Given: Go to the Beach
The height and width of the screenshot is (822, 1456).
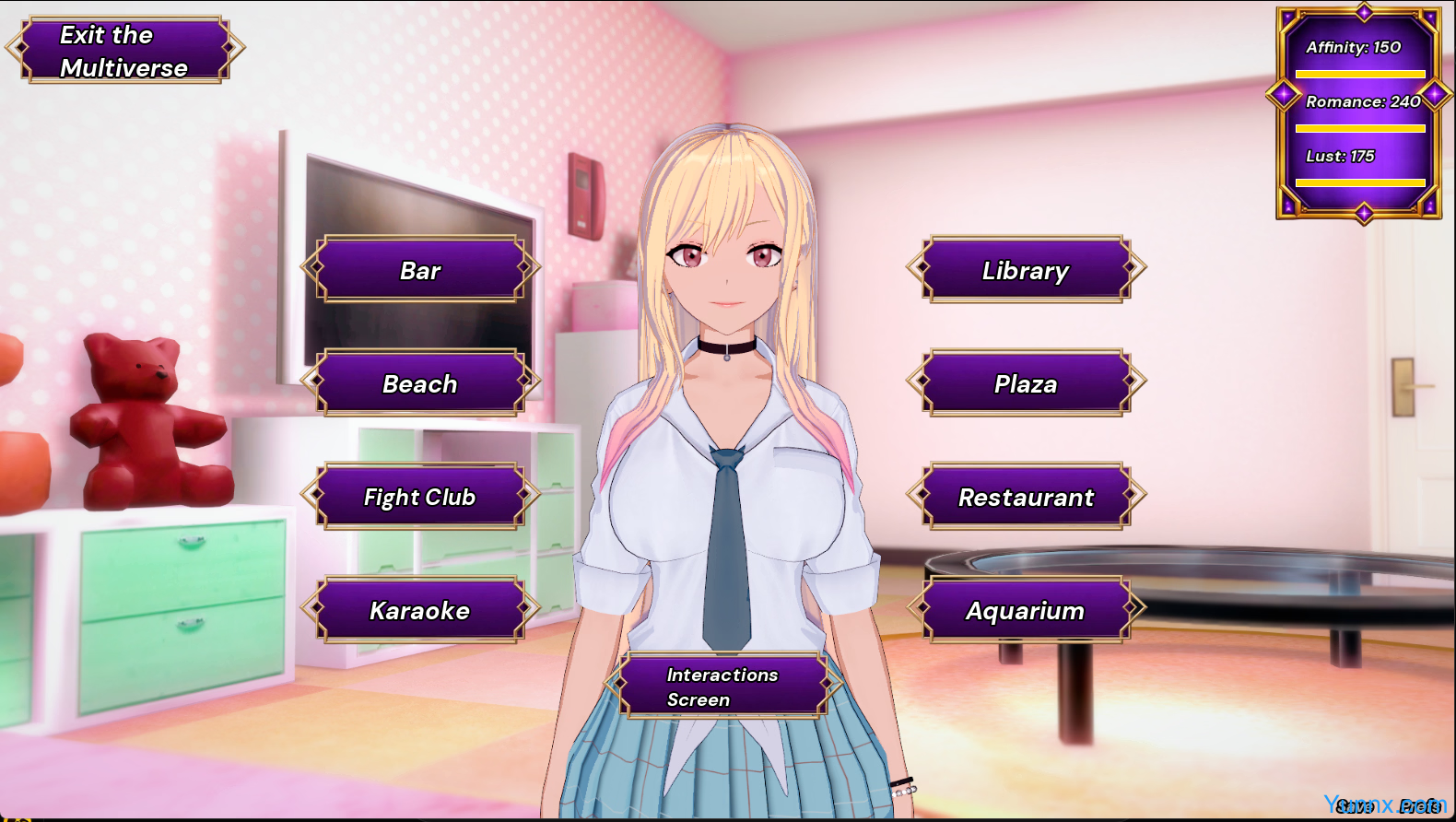Looking at the screenshot, I should pyautogui.click(x=420, y=383).
